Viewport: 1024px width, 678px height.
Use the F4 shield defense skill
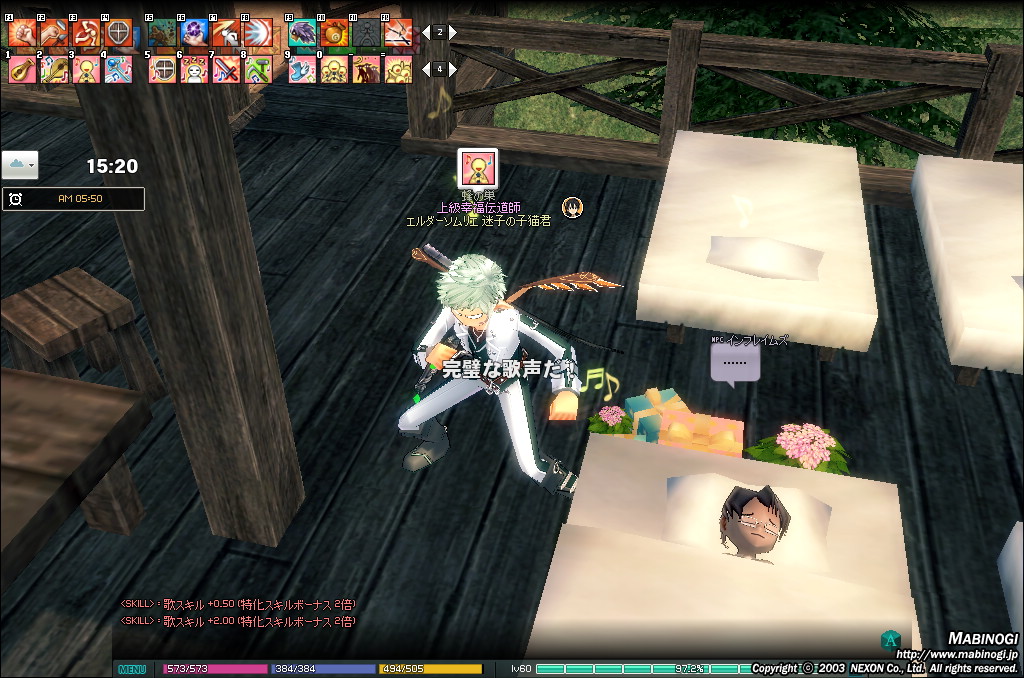118,34
